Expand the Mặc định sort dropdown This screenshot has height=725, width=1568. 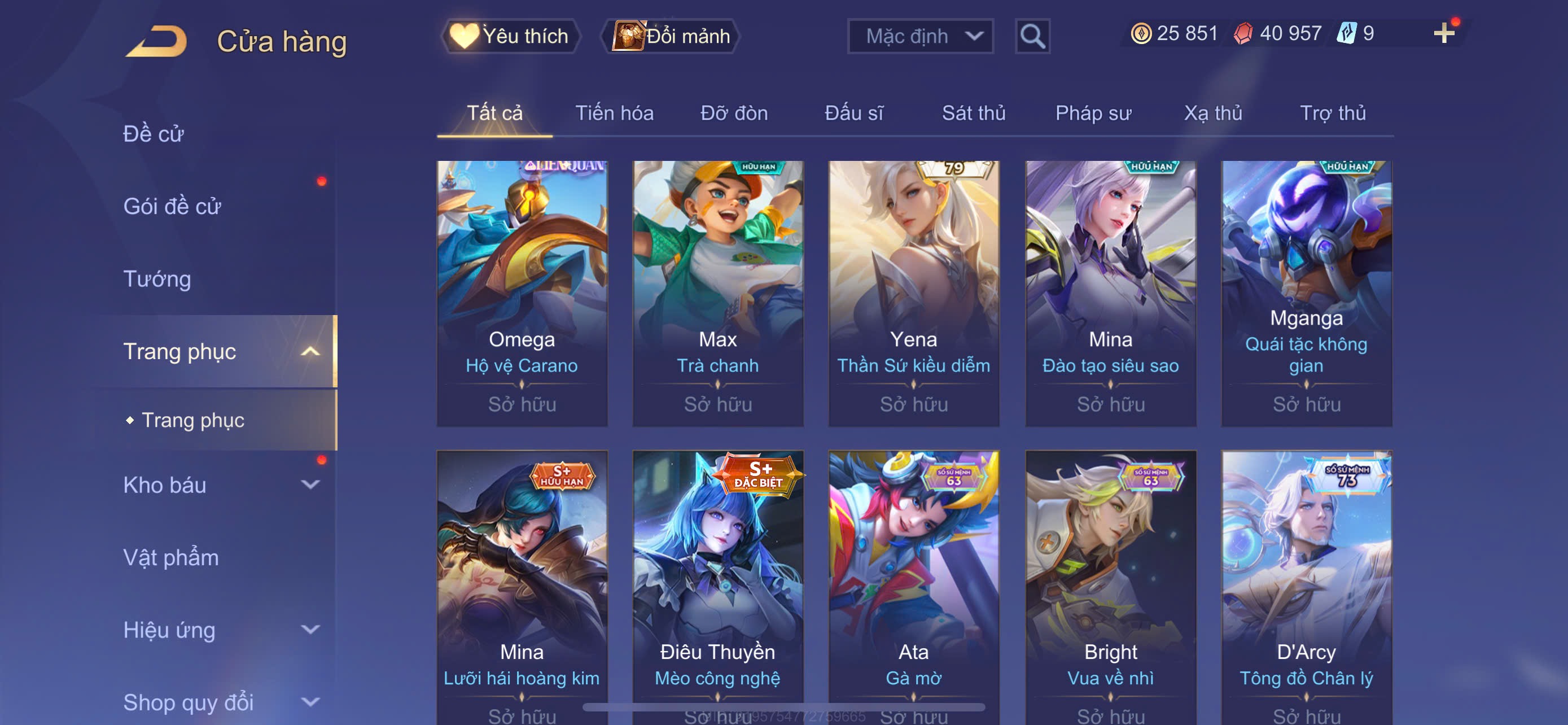pos(919,36)
